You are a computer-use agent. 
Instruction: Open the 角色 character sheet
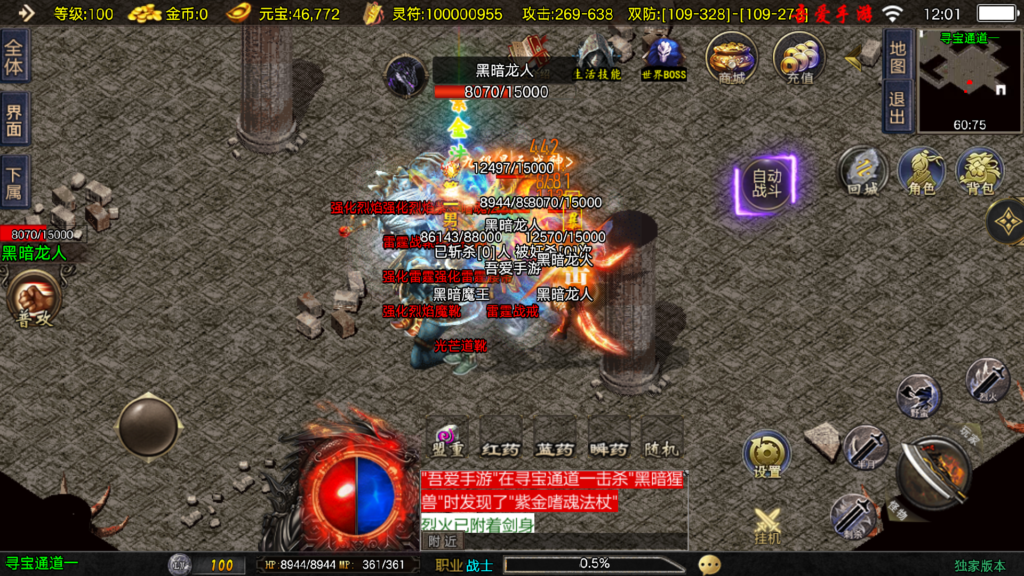pyautogui.click(x=921, y=171)
